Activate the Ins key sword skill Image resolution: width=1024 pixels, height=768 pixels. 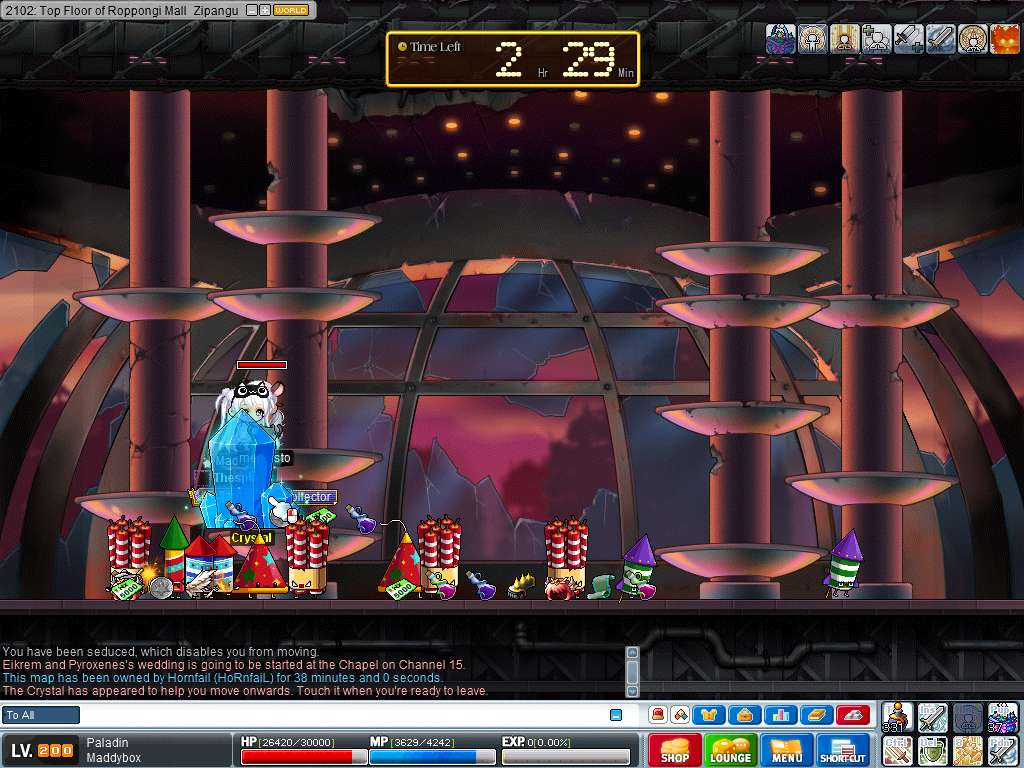tap(932, 717)
